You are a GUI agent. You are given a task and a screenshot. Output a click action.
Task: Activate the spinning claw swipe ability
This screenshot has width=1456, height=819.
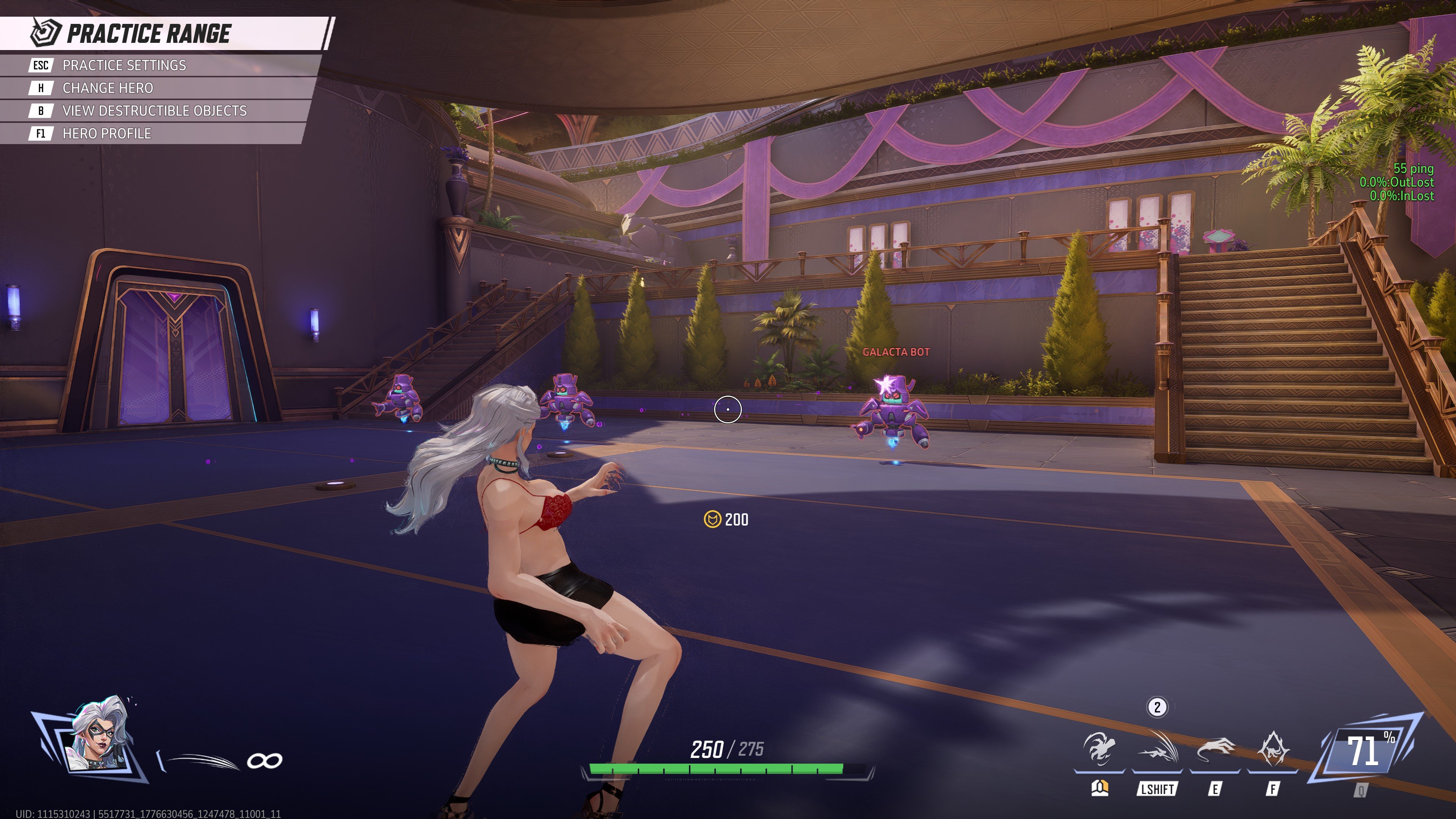1099,750
